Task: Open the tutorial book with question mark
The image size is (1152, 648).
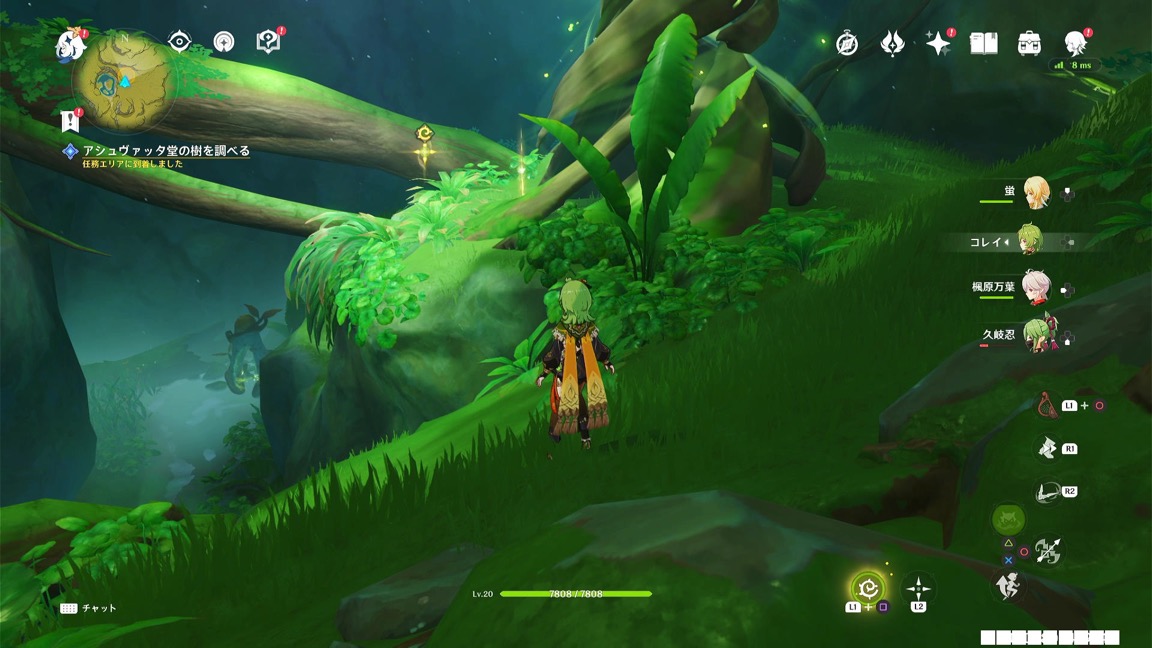Action: point(268,41)
